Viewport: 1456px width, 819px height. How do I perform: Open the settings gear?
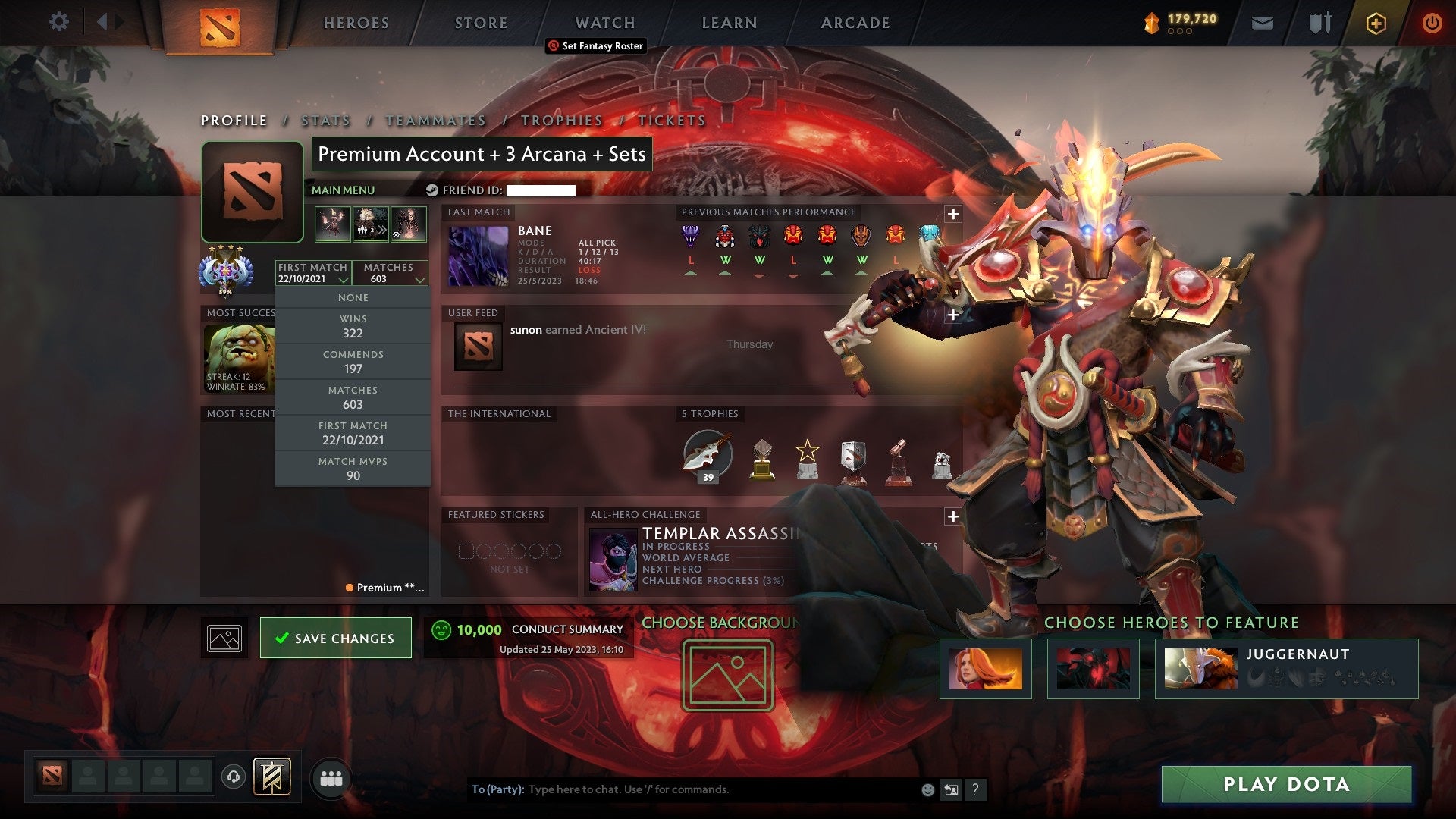tap(58, 22)
